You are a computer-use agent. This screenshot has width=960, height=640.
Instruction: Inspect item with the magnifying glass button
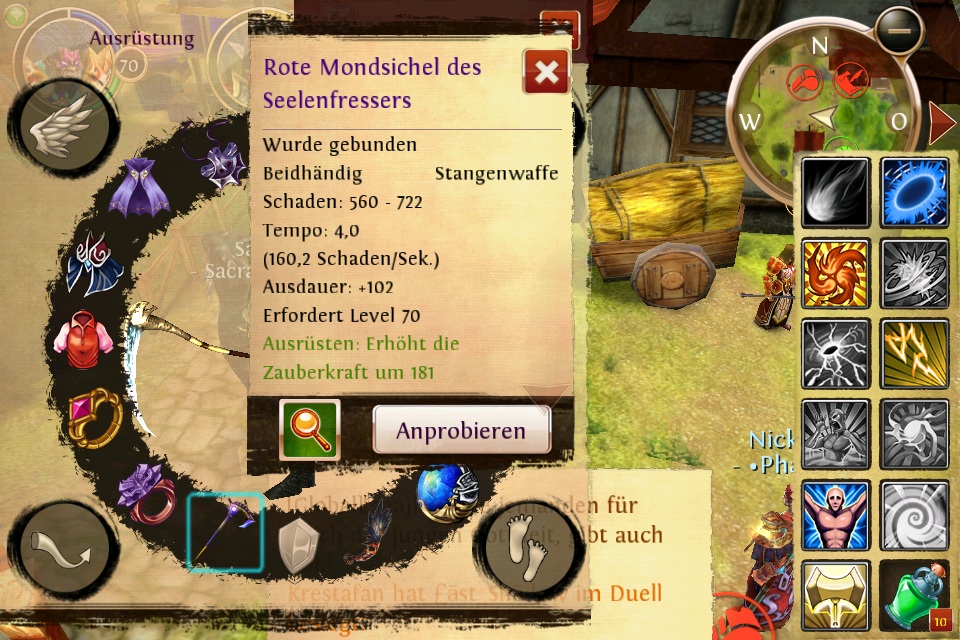(x=310, y=430)
